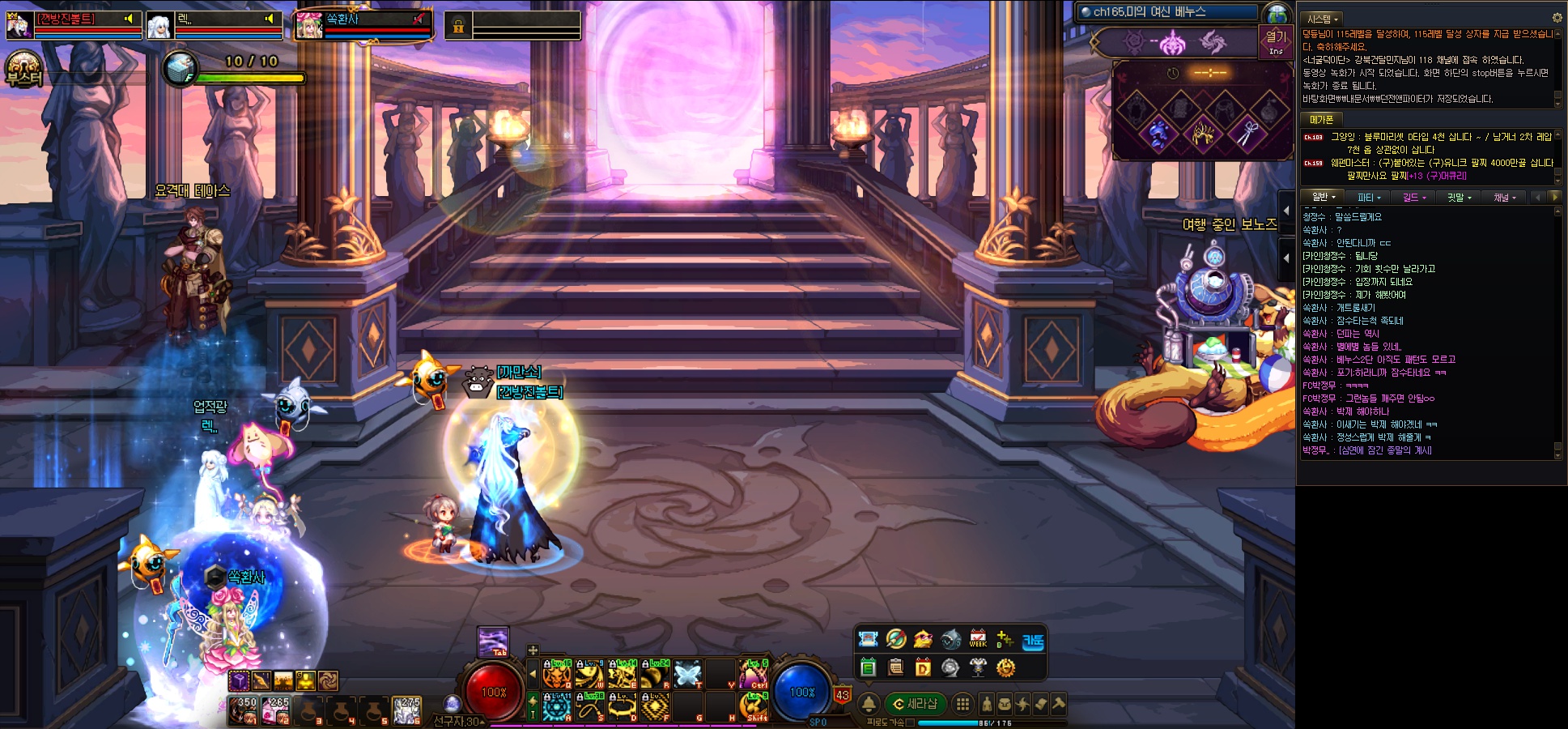Click the 카툰 menu icon
The height and width of the screenshot is (729, 1568).
1033,641
